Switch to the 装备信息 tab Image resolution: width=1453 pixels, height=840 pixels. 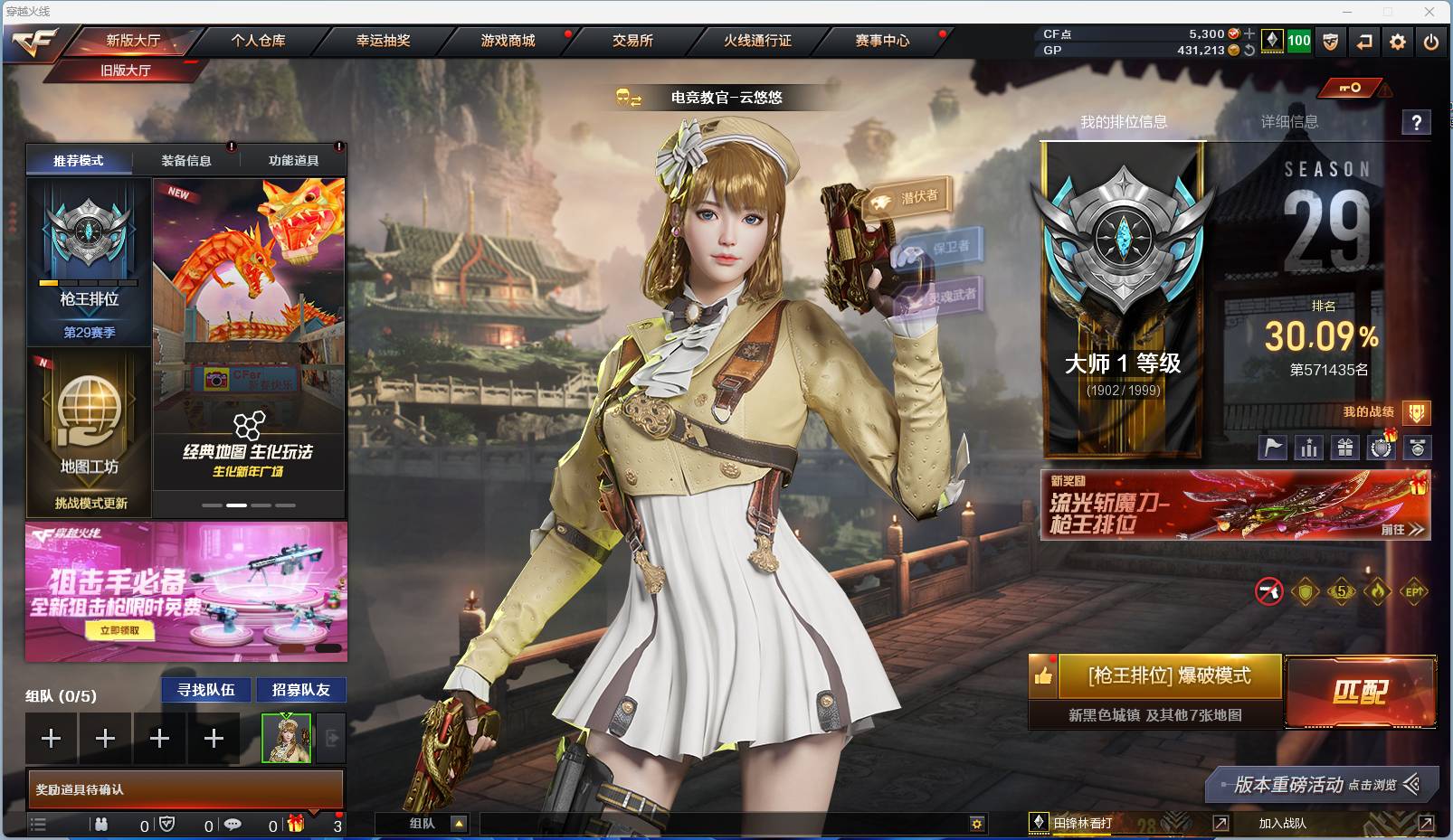point(185,159)
